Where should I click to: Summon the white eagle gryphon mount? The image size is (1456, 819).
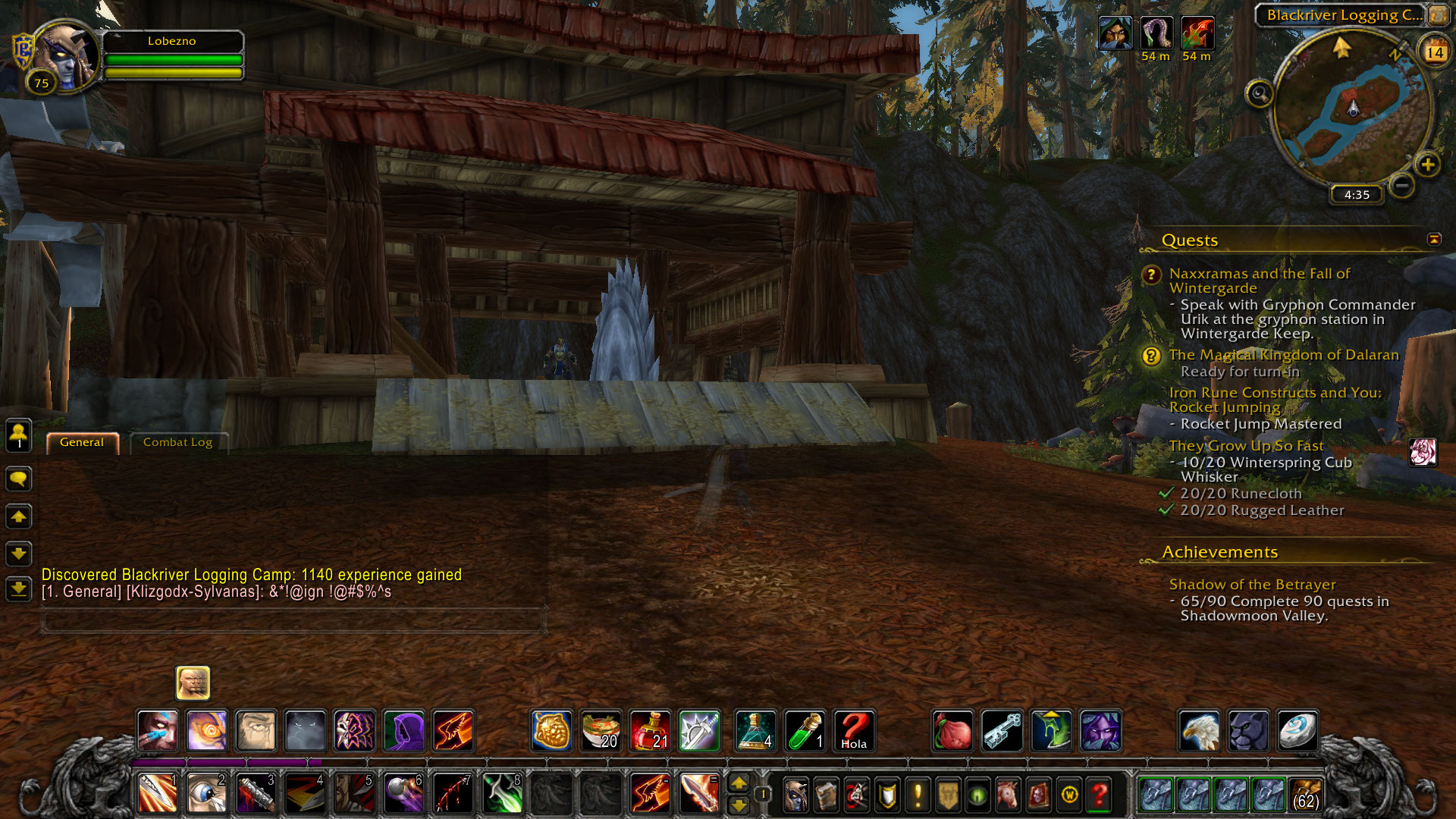1199,731
